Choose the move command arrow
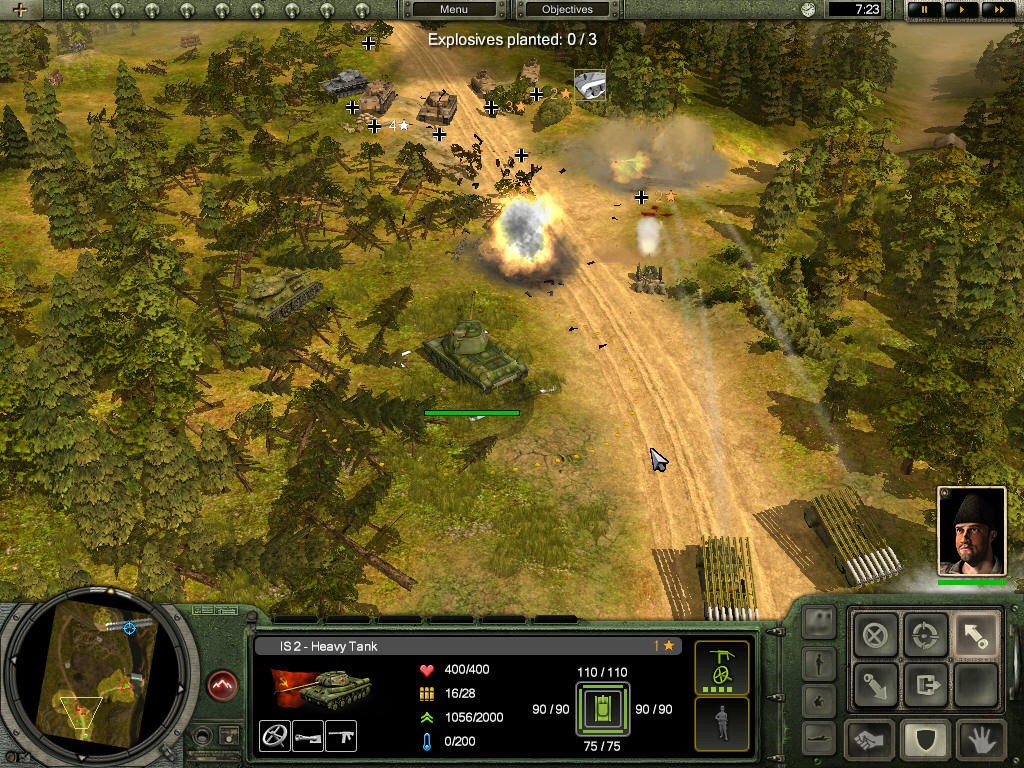Screen dimensions: 1024x768 point(975,636)
